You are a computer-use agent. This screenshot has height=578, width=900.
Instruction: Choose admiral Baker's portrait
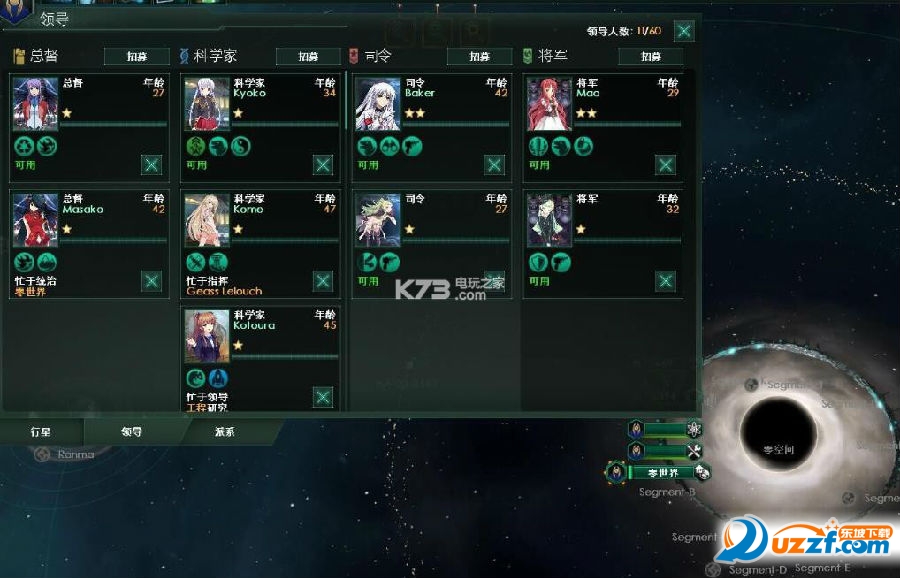[378, 105]
